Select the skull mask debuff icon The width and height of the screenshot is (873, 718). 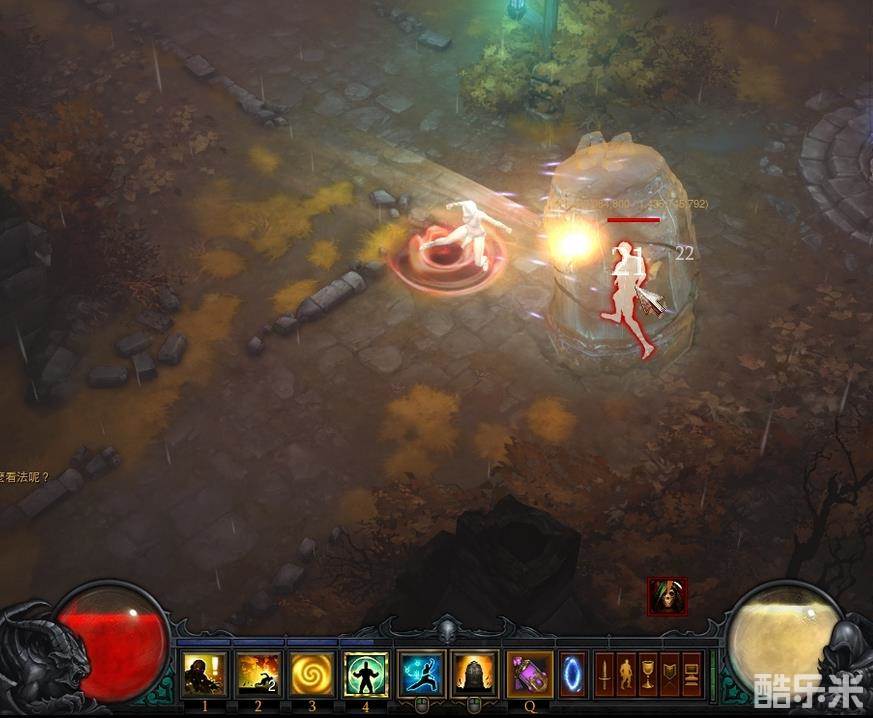[x=667, y=597]
